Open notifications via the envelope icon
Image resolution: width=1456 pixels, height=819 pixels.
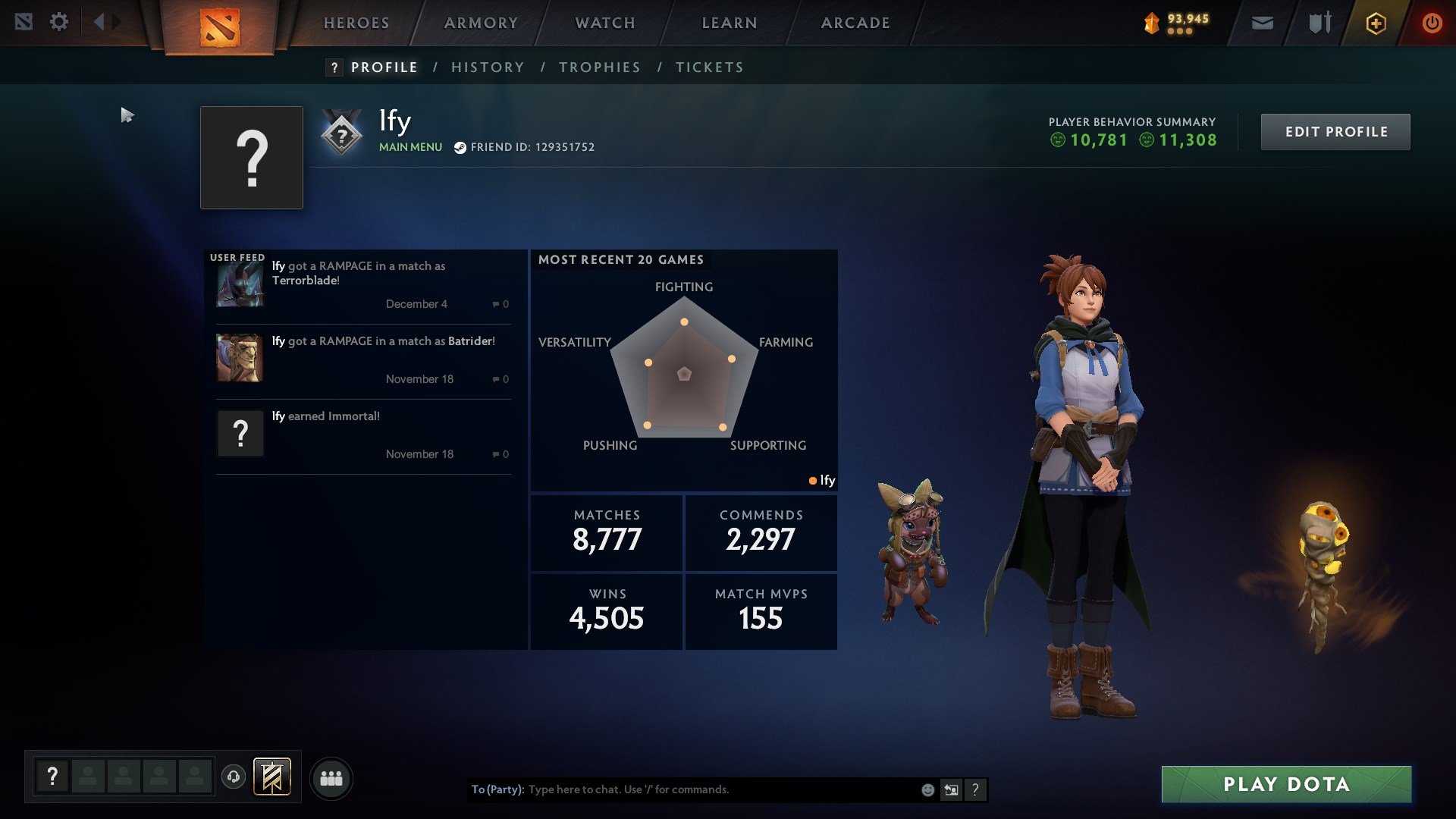pos(1261,23)
